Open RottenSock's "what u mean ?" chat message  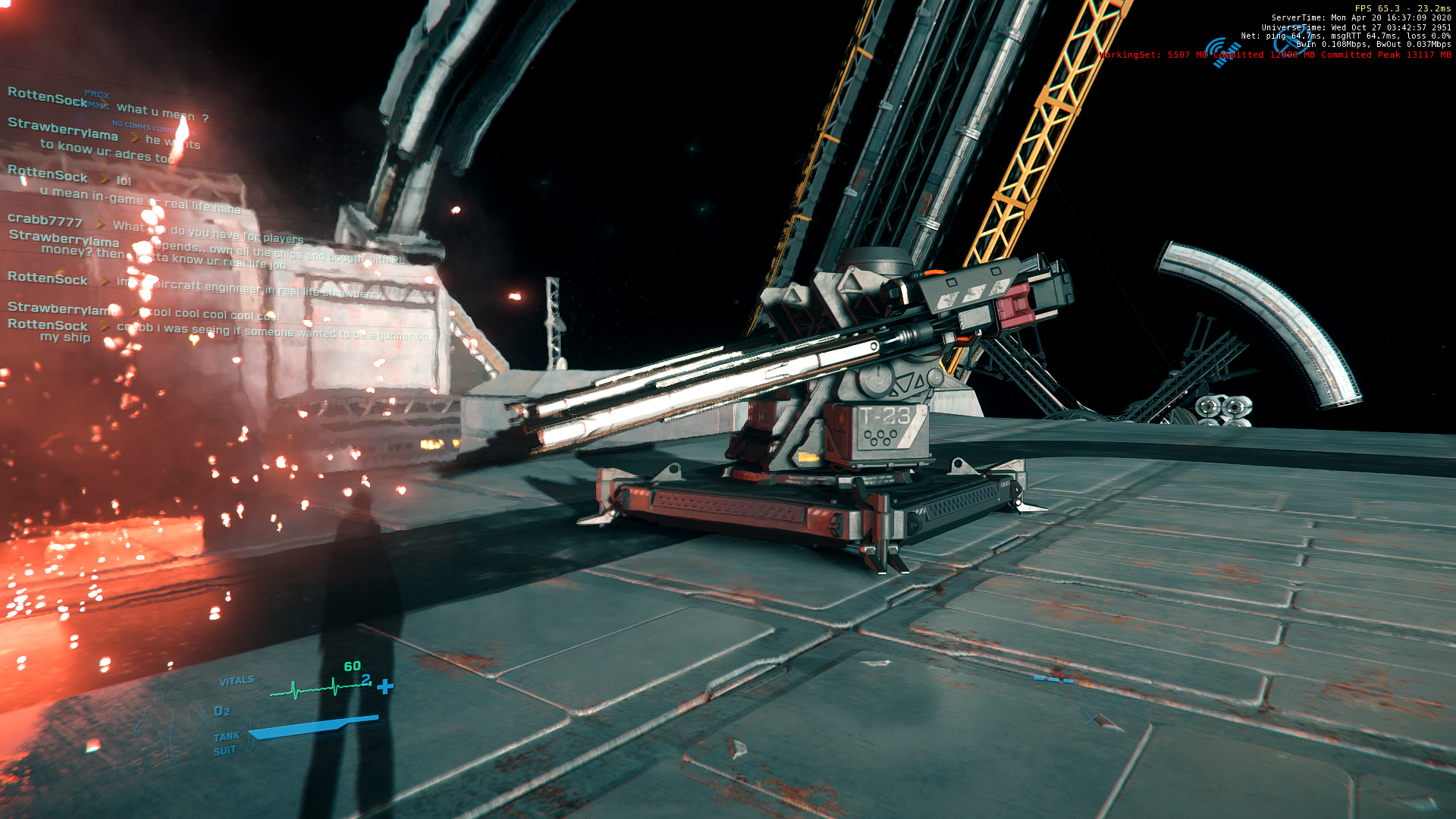(162, 112)
